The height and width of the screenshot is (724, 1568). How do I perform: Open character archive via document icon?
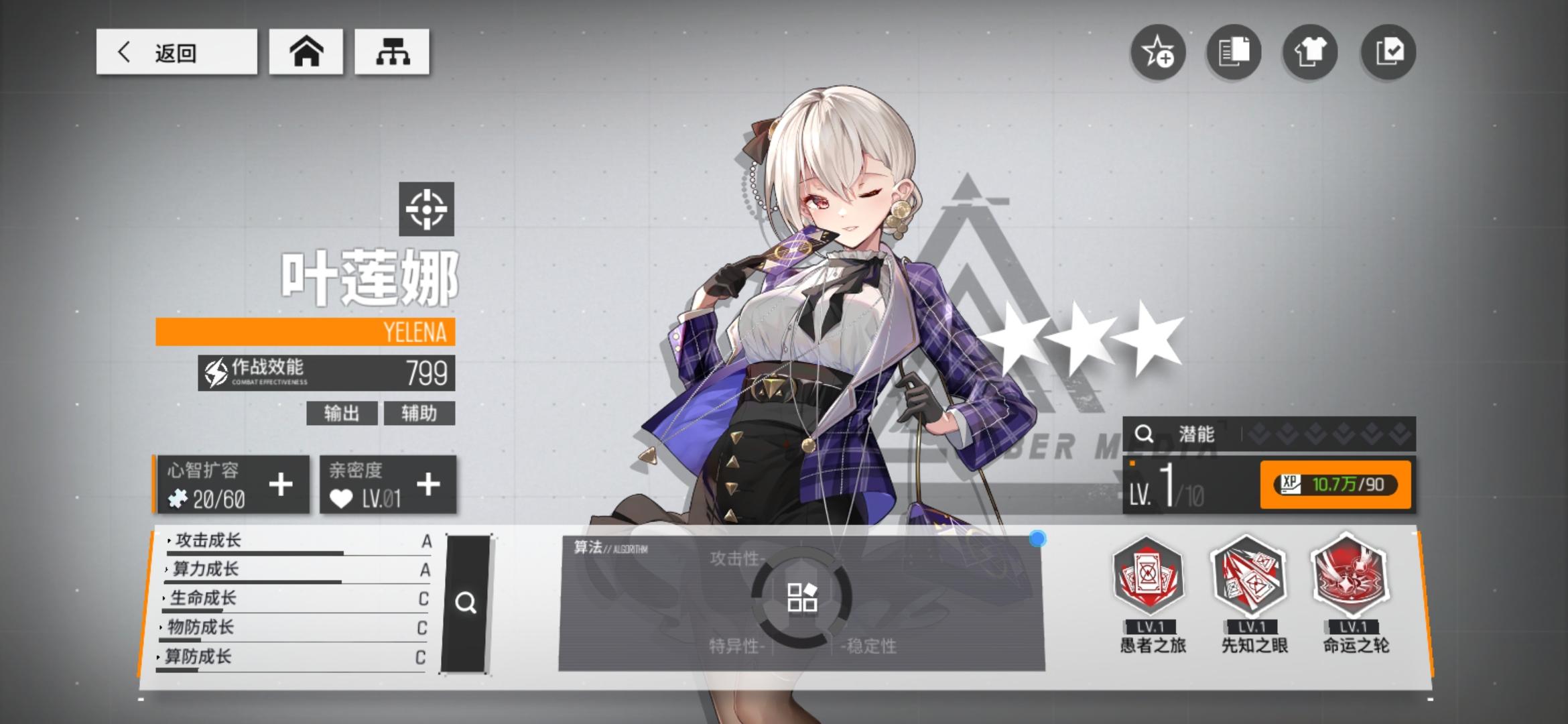(1233, 52)
